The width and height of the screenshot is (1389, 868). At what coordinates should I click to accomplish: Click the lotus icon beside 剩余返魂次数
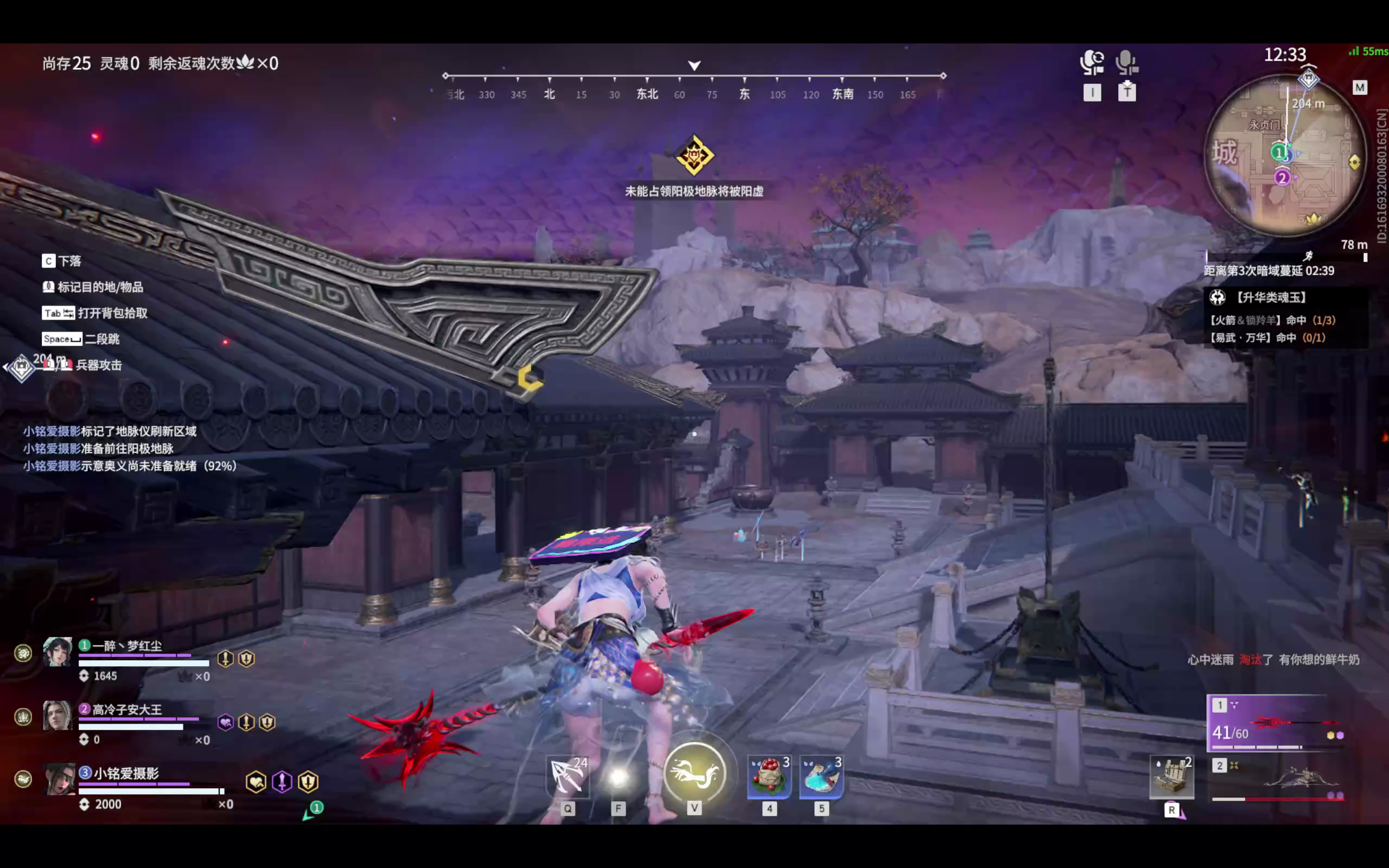pos(247,63)
